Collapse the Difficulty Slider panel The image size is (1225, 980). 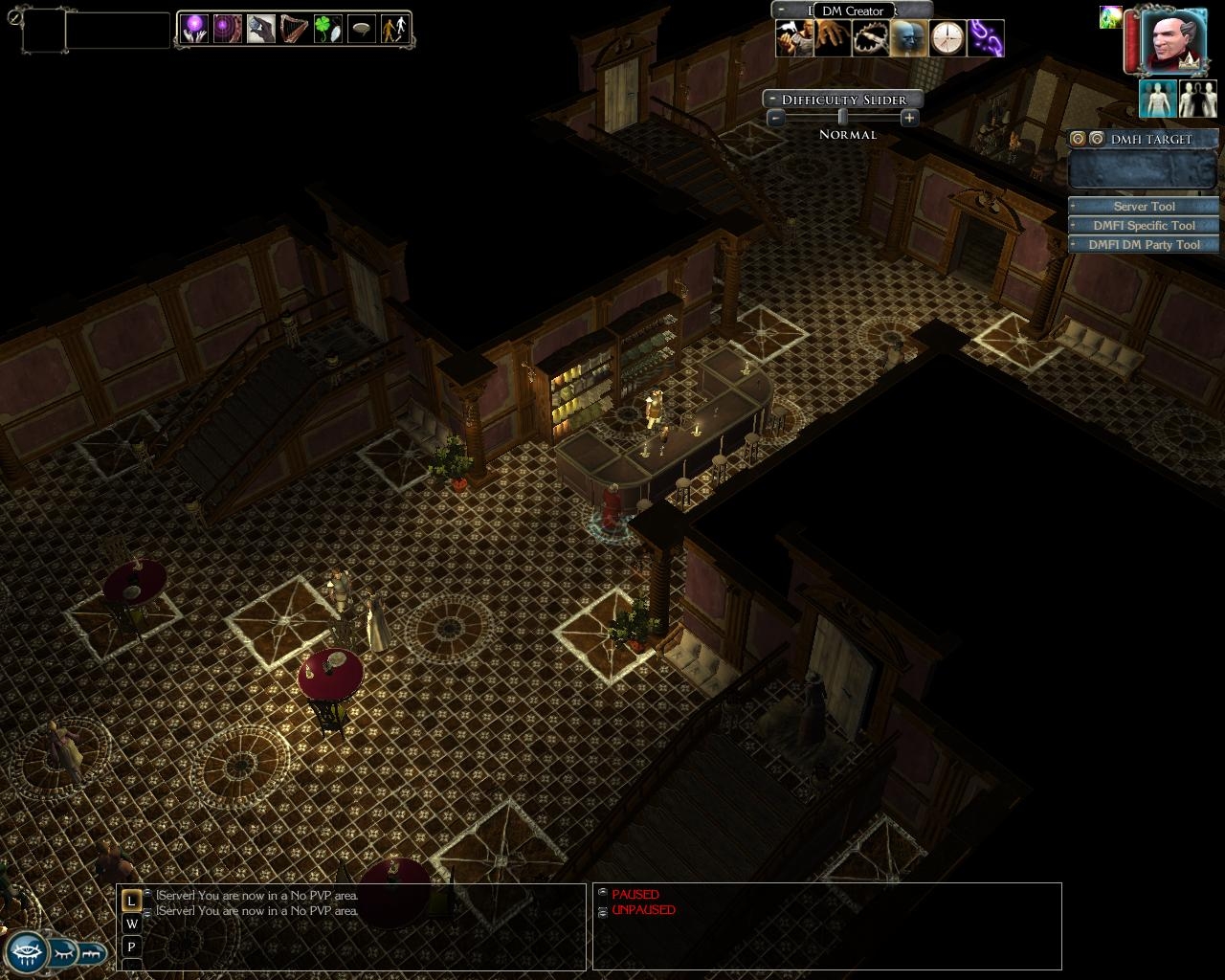[770, 100]
